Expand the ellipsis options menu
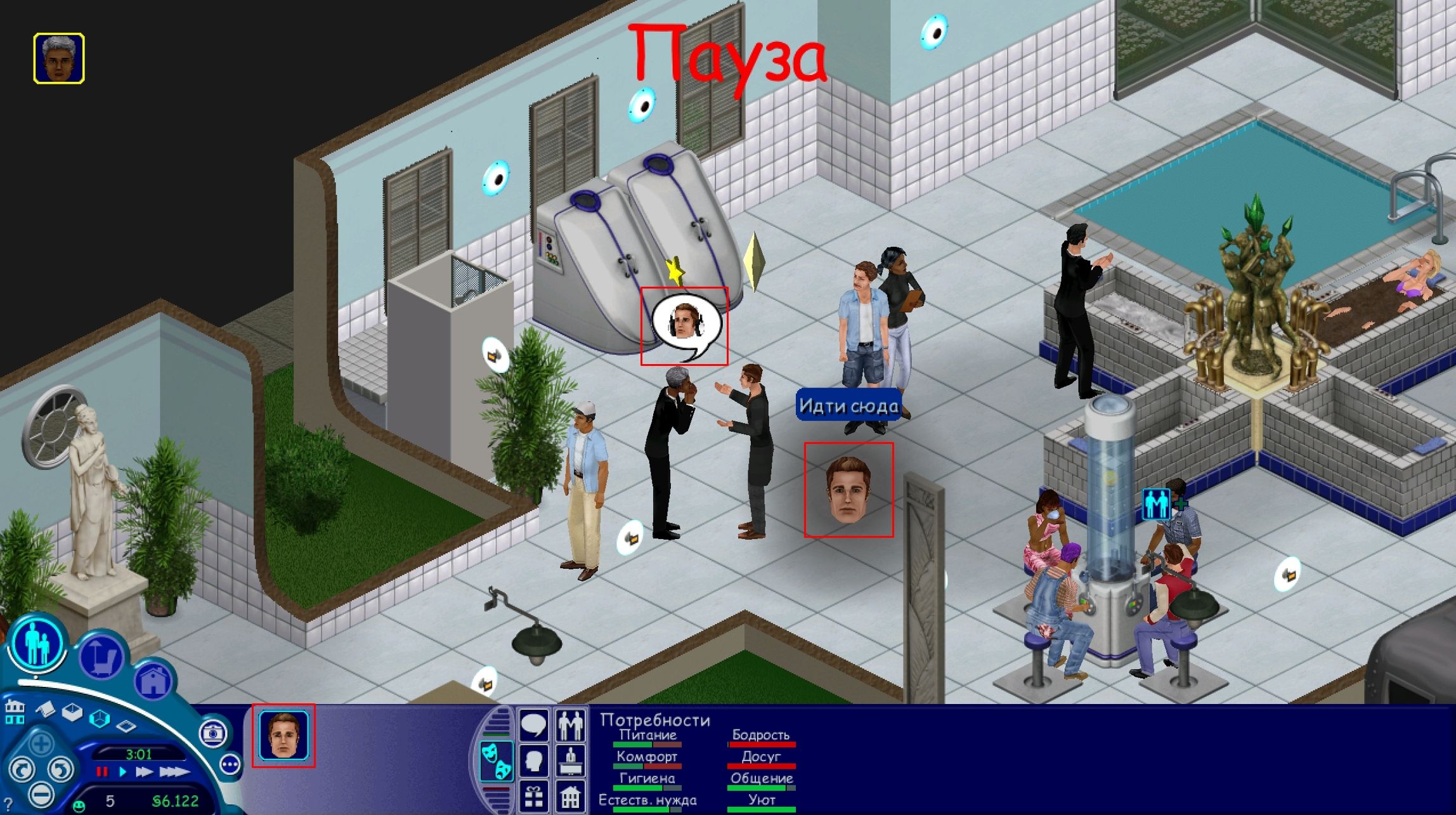1456x815 pixels. 230,764
